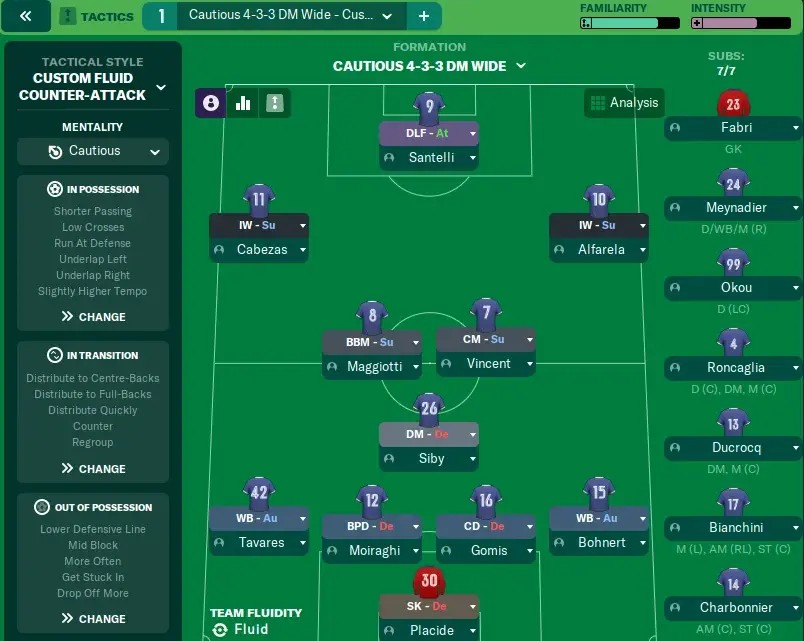Open the Mentality dropdown set to Cautious

point(93,151)
